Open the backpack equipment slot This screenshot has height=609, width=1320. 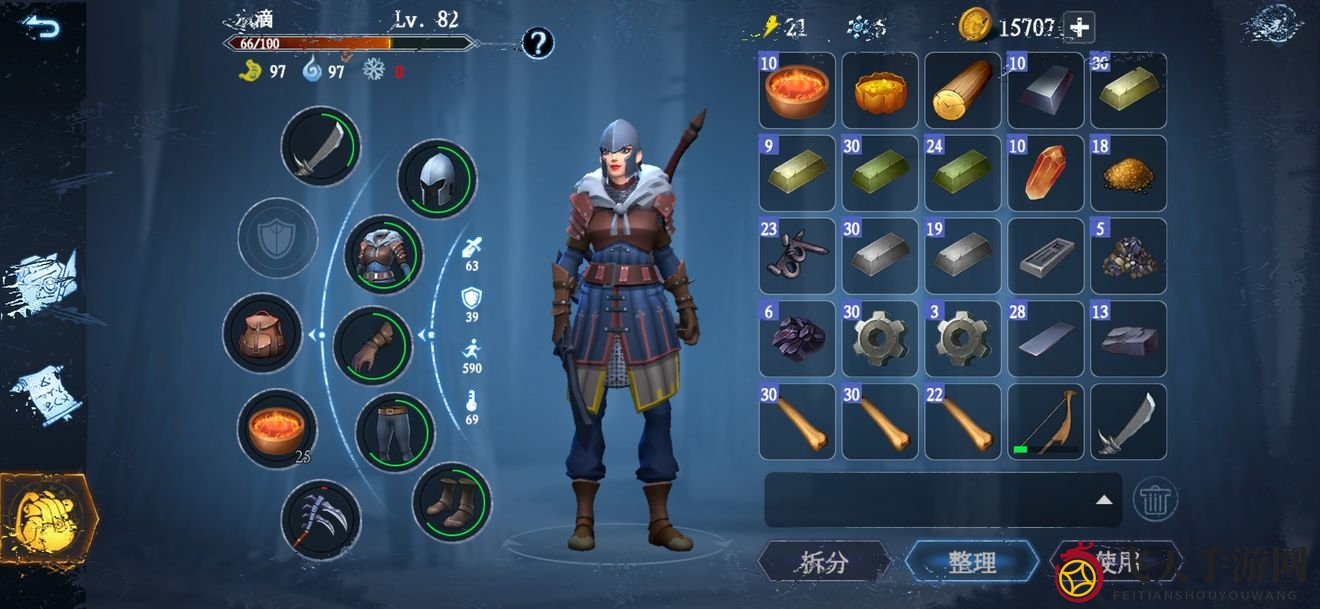coord(262,333)
